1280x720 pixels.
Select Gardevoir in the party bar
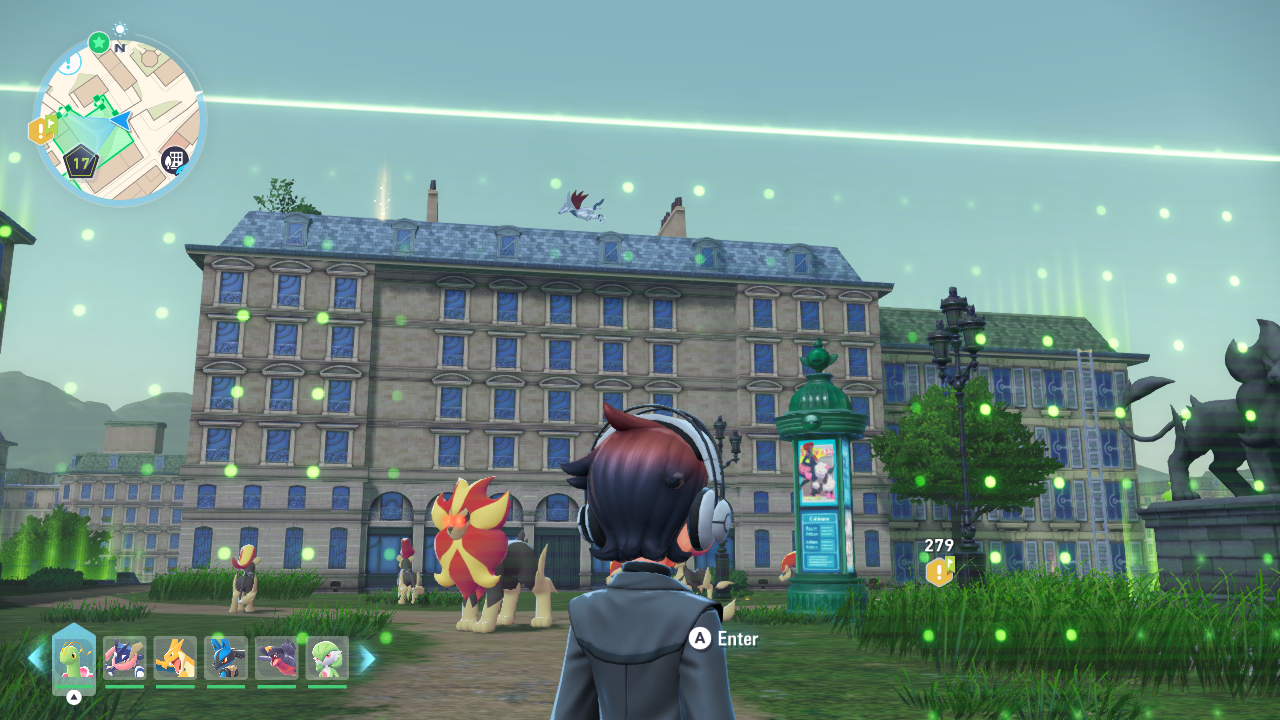[327, 657]
